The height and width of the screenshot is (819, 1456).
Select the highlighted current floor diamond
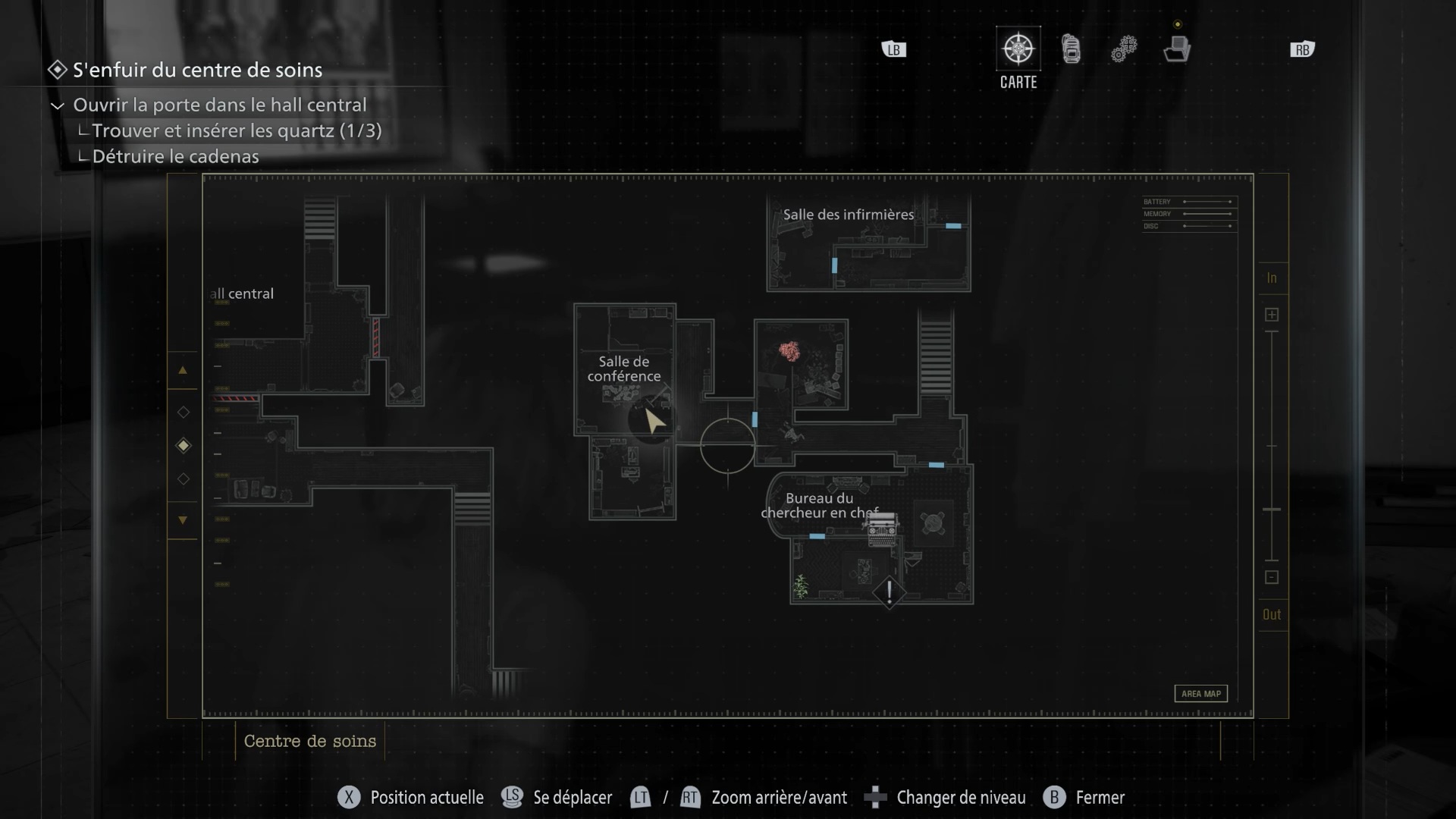tap(183, 446)
